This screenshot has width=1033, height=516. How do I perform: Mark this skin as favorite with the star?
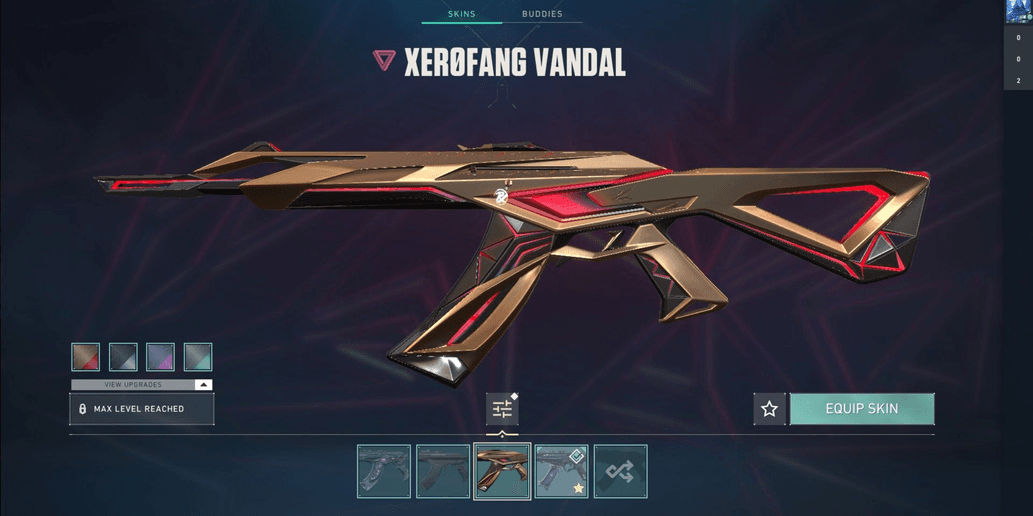[x=769, y=409]
